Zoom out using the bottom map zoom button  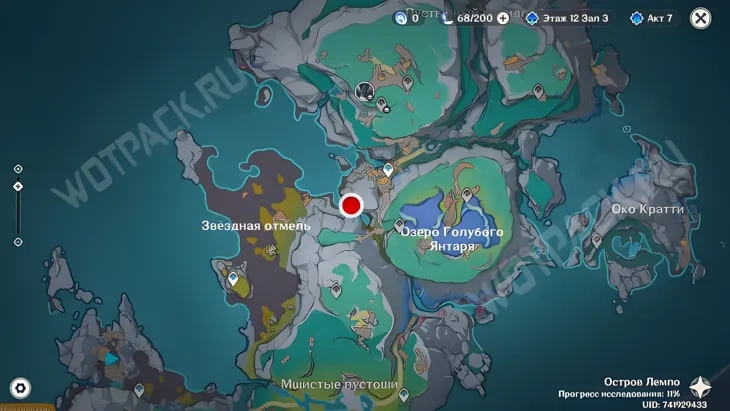click(x=18, y=242)
